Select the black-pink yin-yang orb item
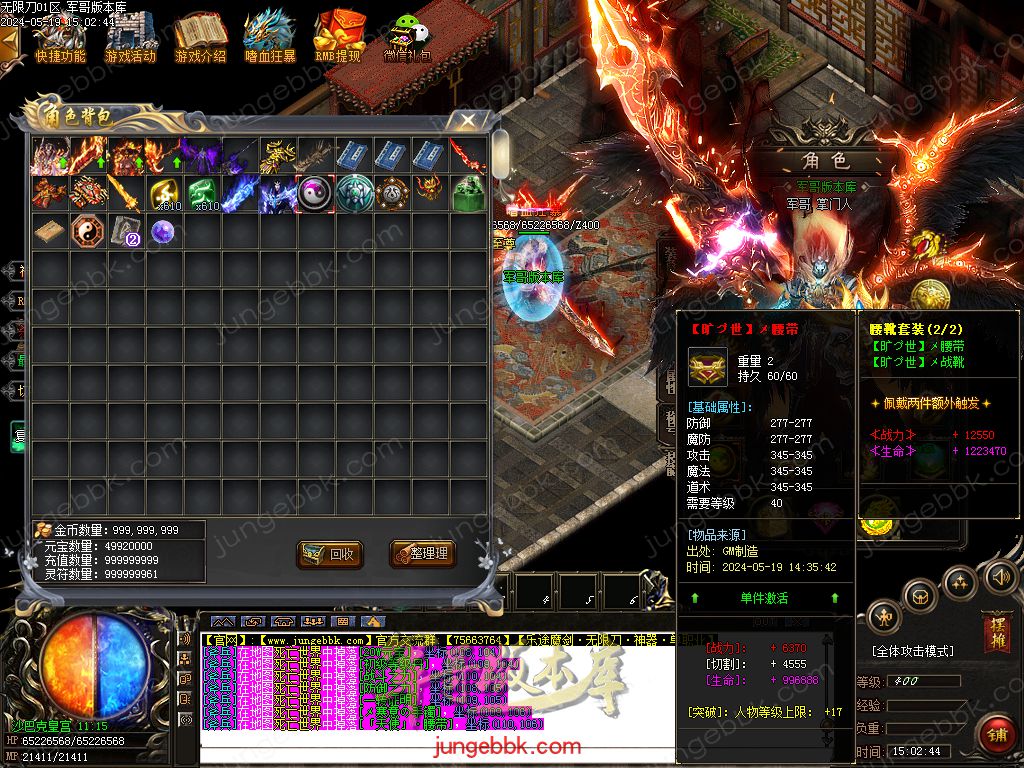1024x768 pixels. coord(315,193)
